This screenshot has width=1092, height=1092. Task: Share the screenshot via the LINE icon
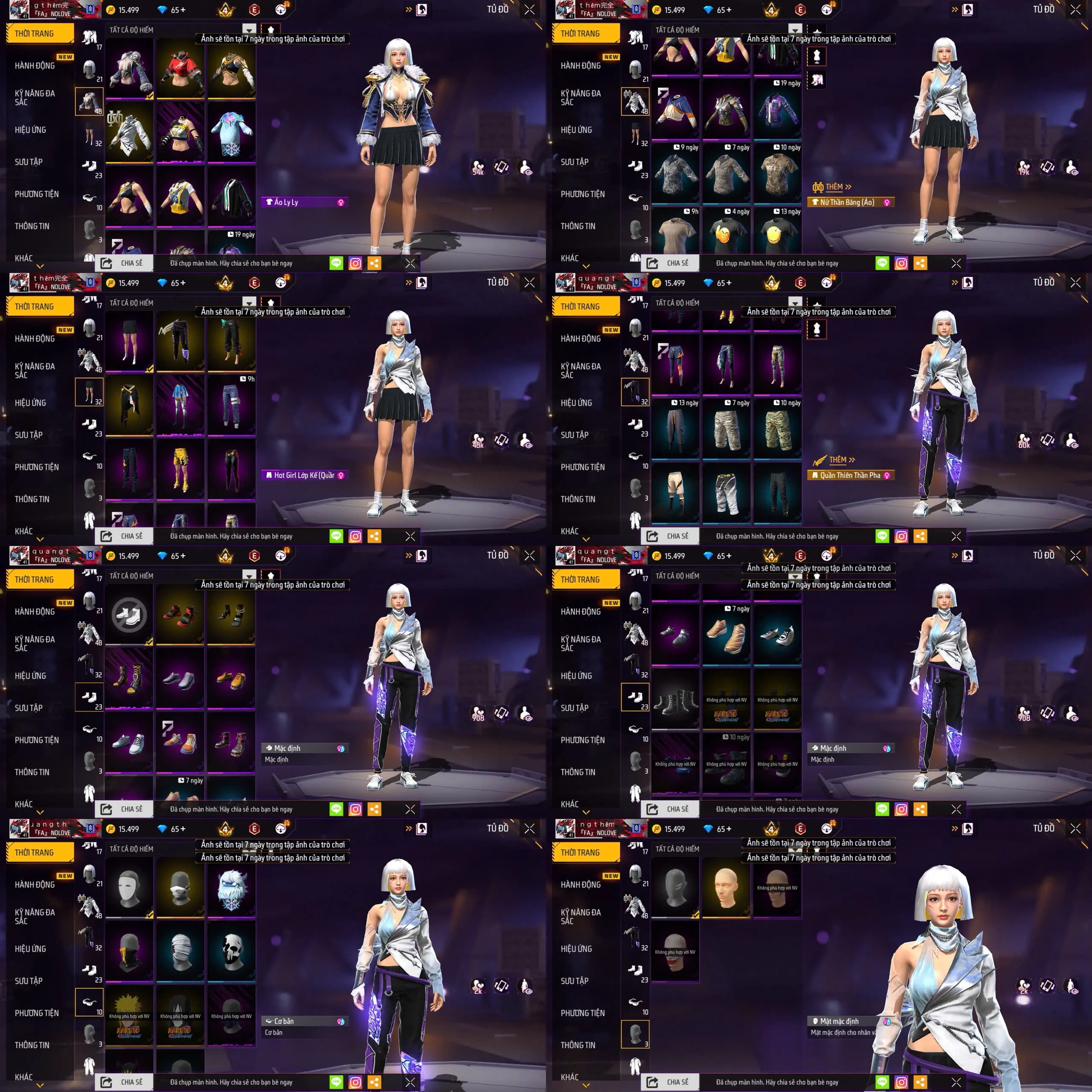(336, 263)
